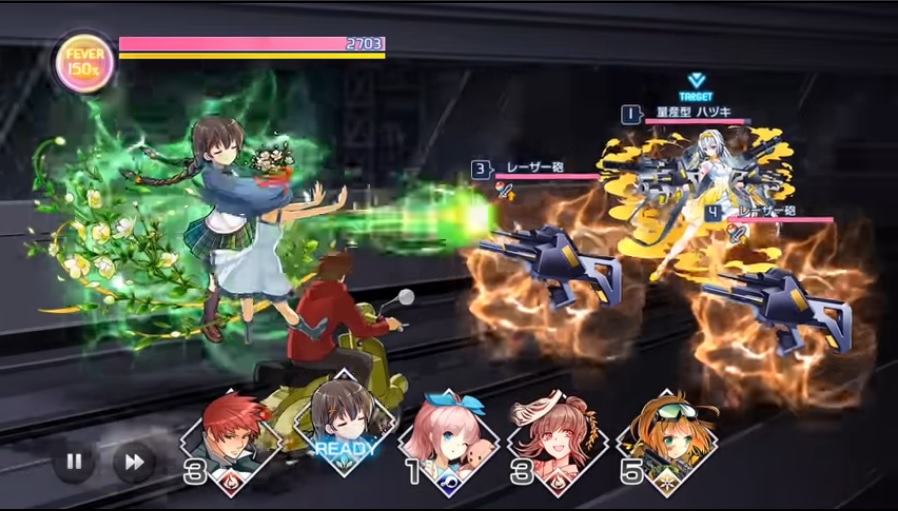Target the enemy labeled 量産型 ハヅキ
The width and height of the screenshot is (898, 511).
coord(694,190)
